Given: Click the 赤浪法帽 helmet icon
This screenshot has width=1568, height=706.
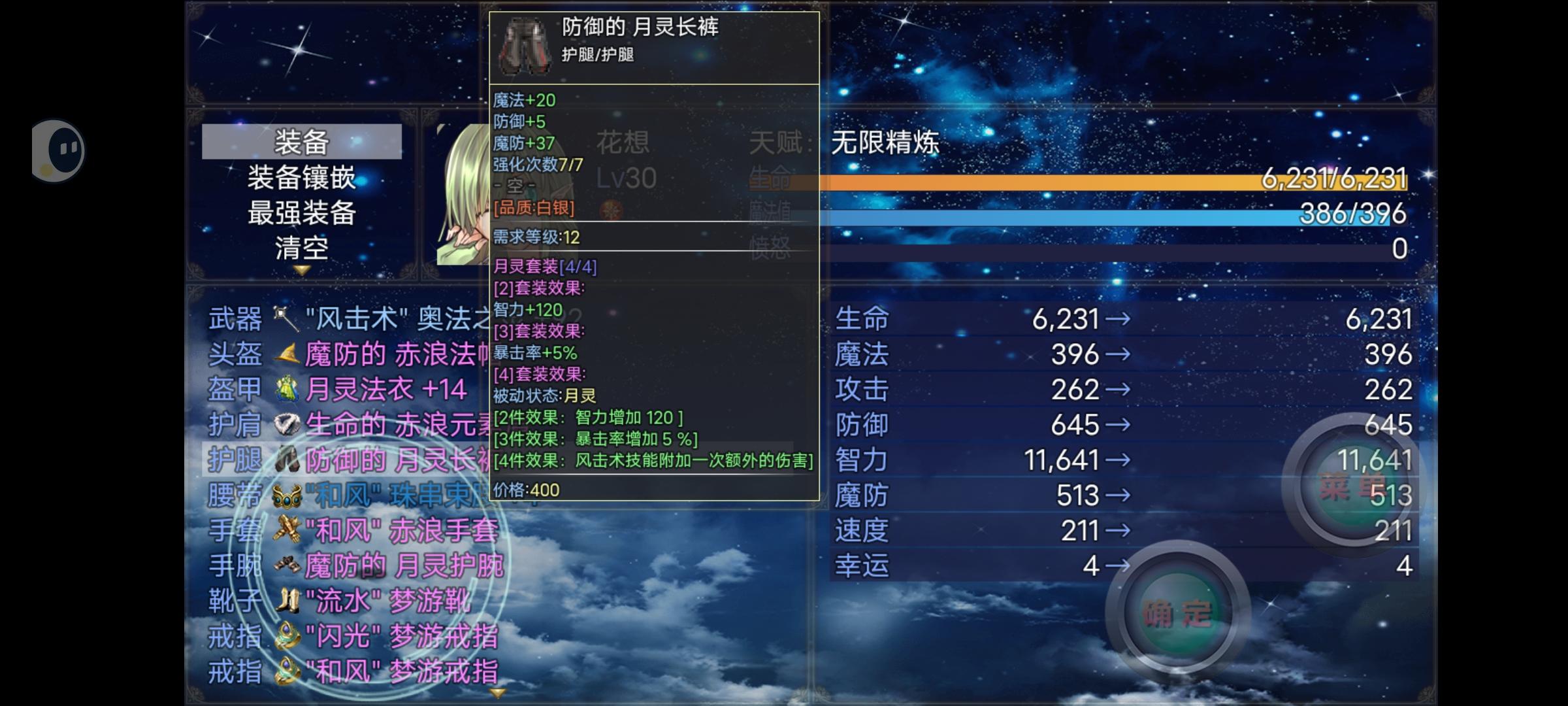Looking at the screenshot, I should [286, 353].
